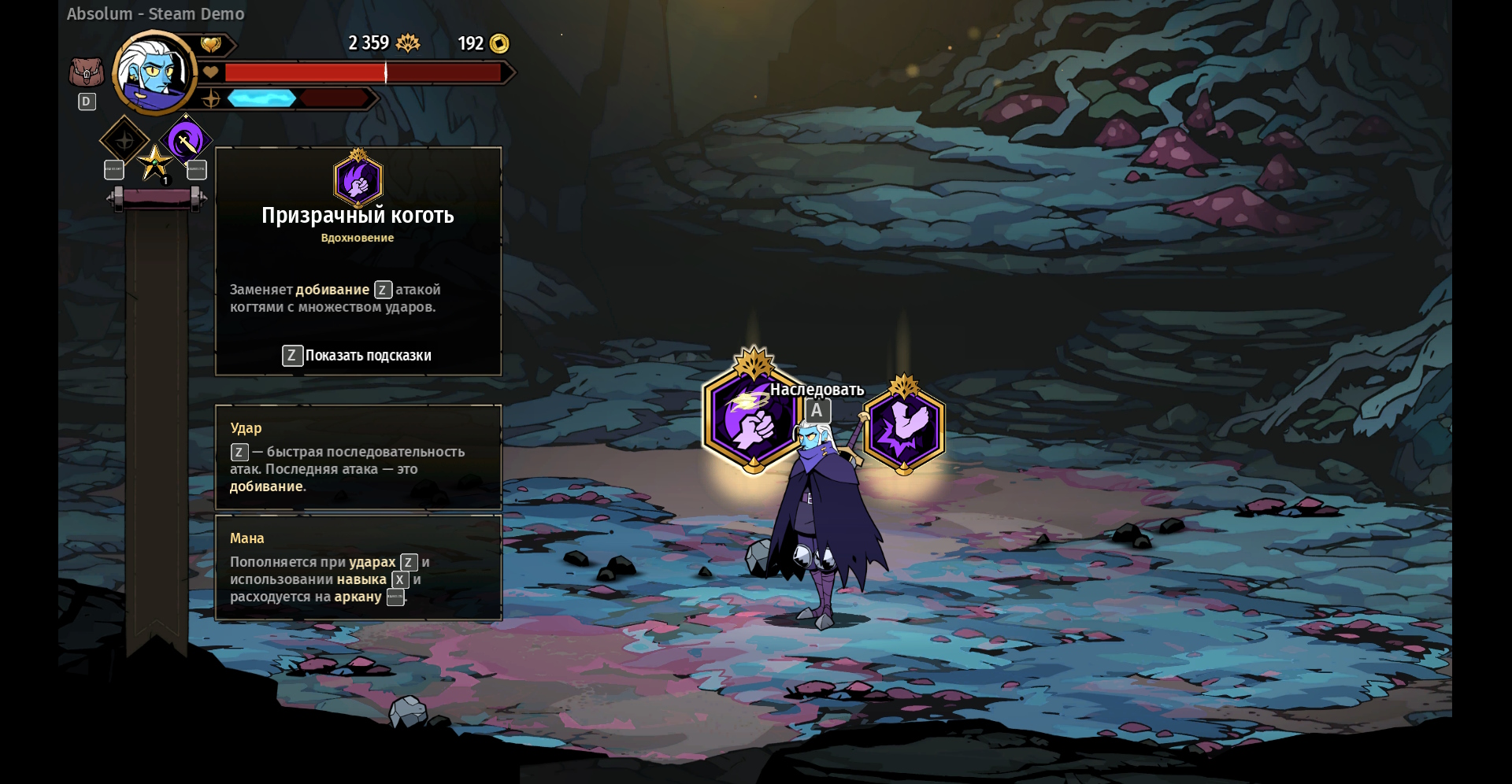Activate the purple dagger arcana ability
Image resolution: width=1512 pixels, height=784 pixels.
coord(186,141)
